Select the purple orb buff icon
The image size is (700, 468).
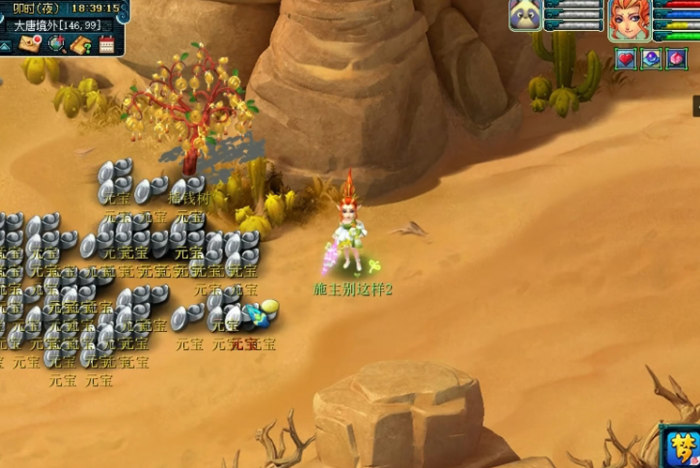(x=651, y=59)
